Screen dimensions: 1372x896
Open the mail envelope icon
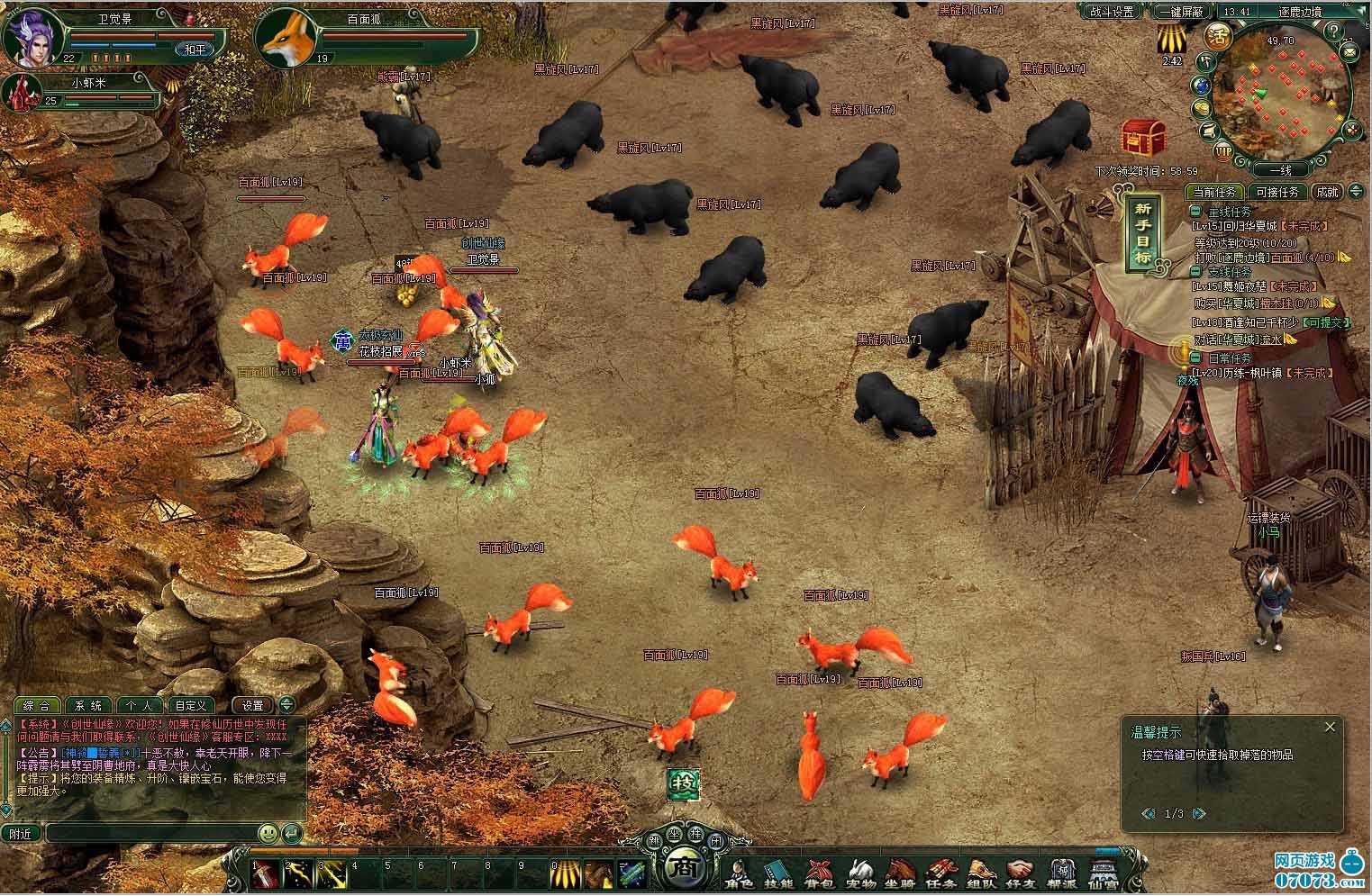point(1349,53)
